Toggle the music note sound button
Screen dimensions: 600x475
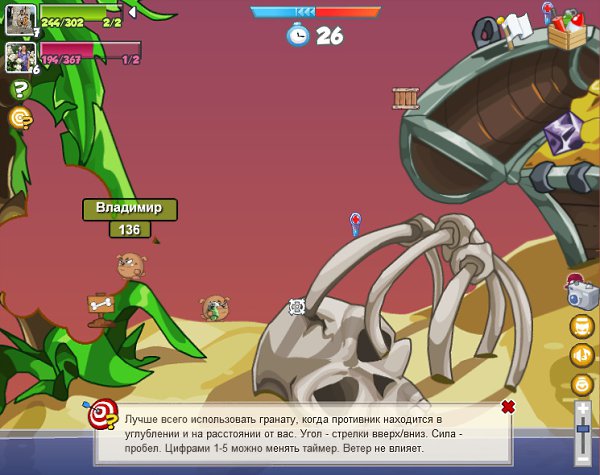tap(582, 355)
